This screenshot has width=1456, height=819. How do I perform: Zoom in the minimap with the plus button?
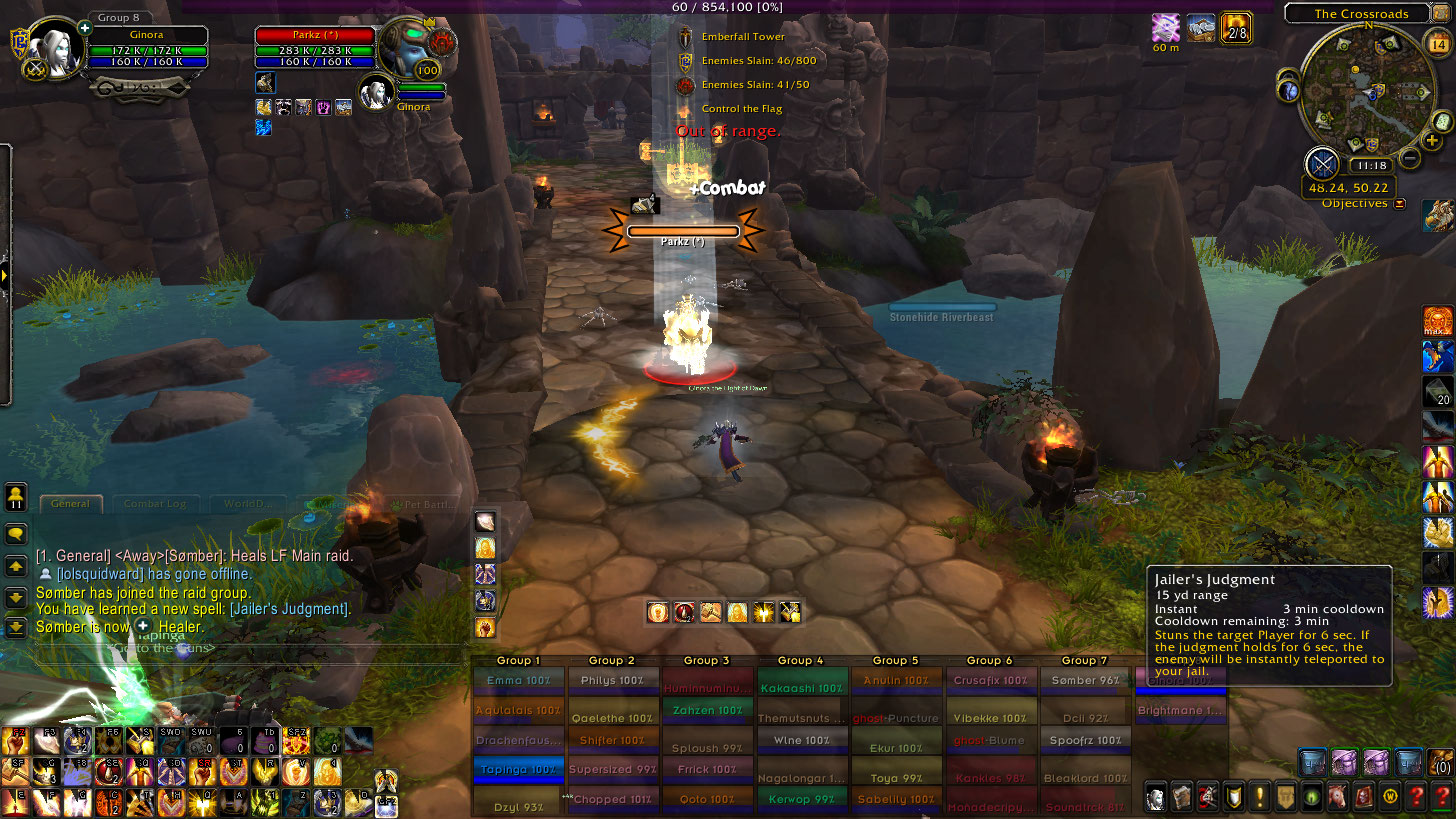1432,141
